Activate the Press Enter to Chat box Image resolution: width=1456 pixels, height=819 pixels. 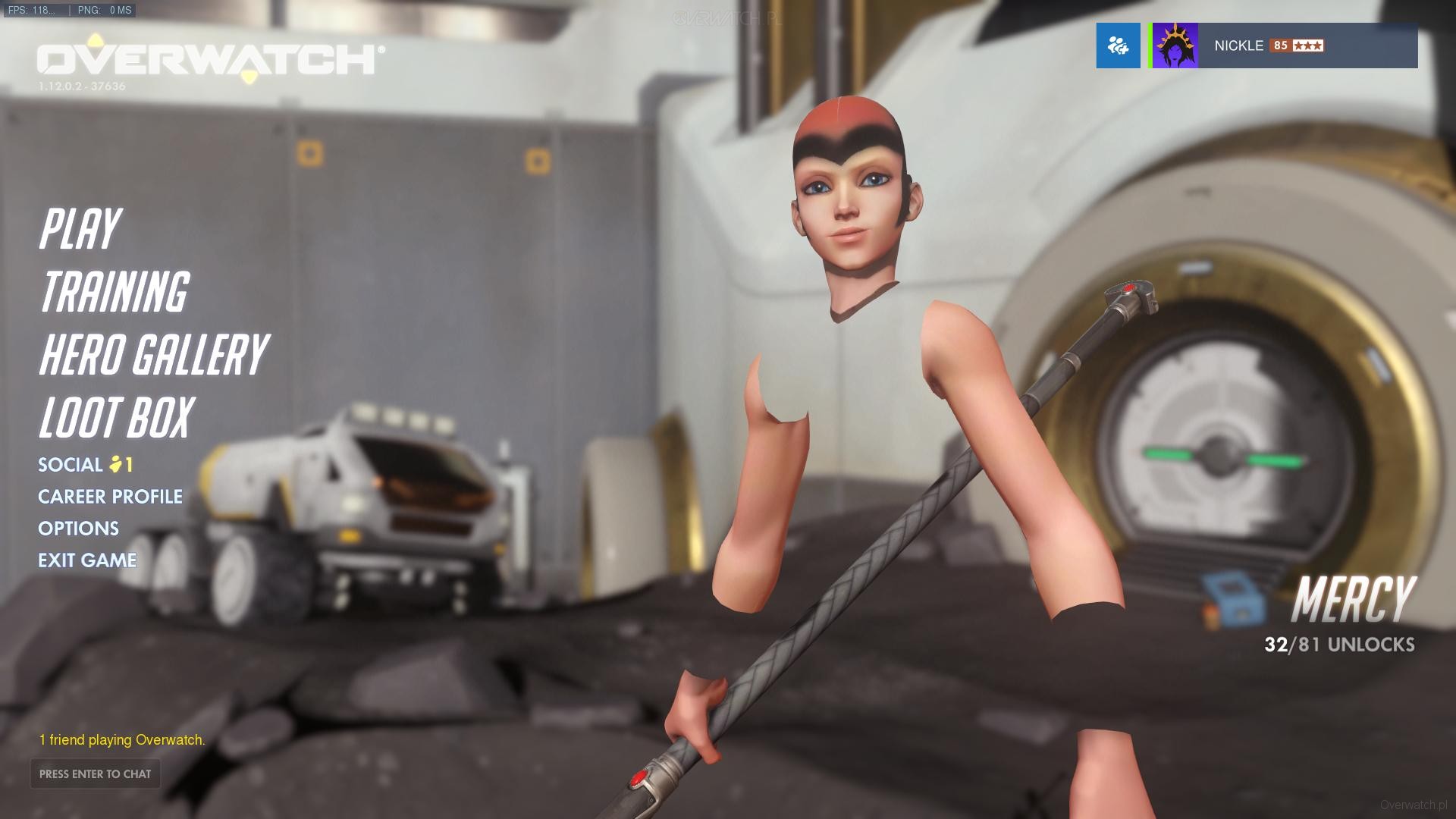tap(96, 773)
